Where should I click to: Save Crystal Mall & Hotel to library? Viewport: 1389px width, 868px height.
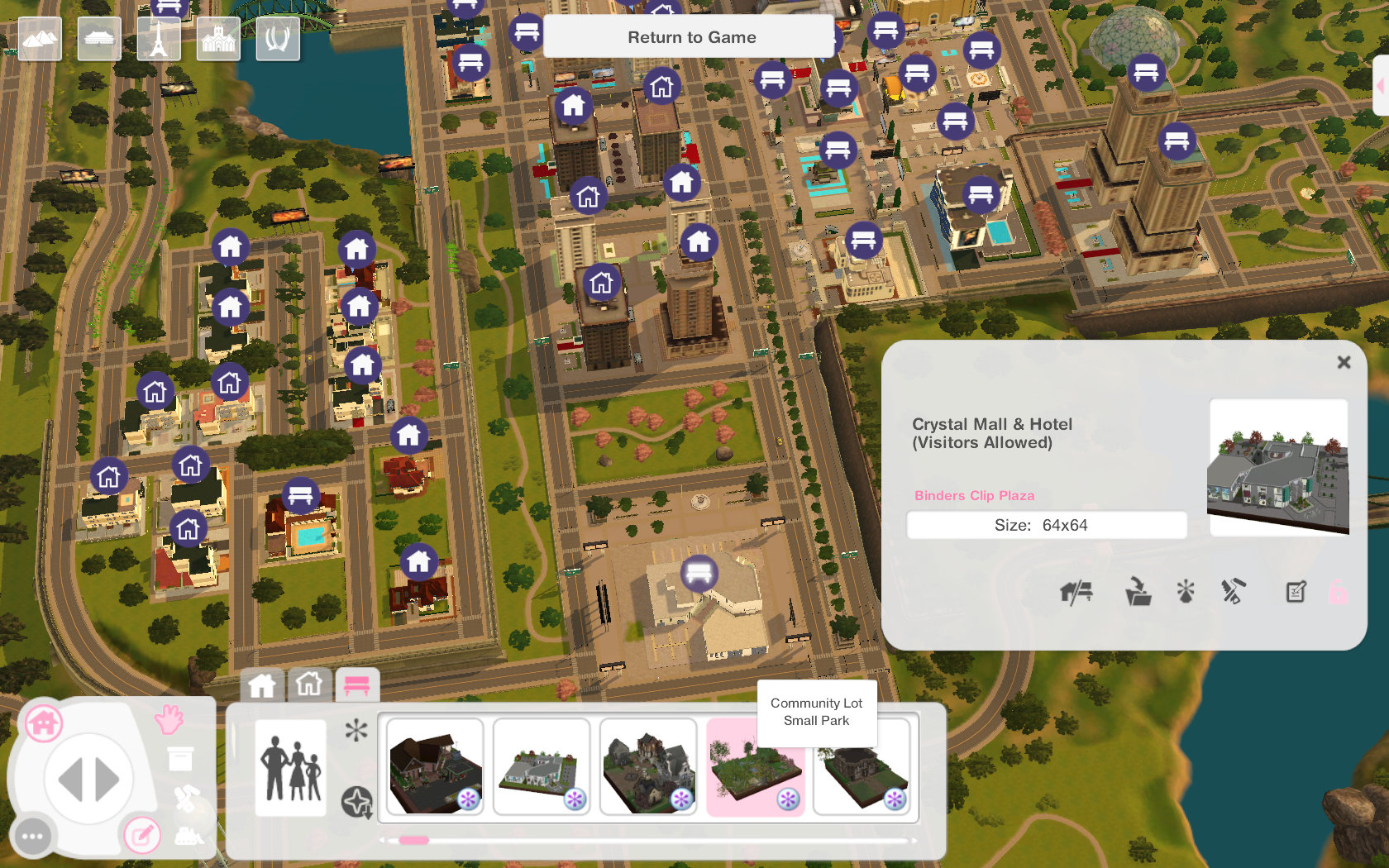coord(1139,591)
